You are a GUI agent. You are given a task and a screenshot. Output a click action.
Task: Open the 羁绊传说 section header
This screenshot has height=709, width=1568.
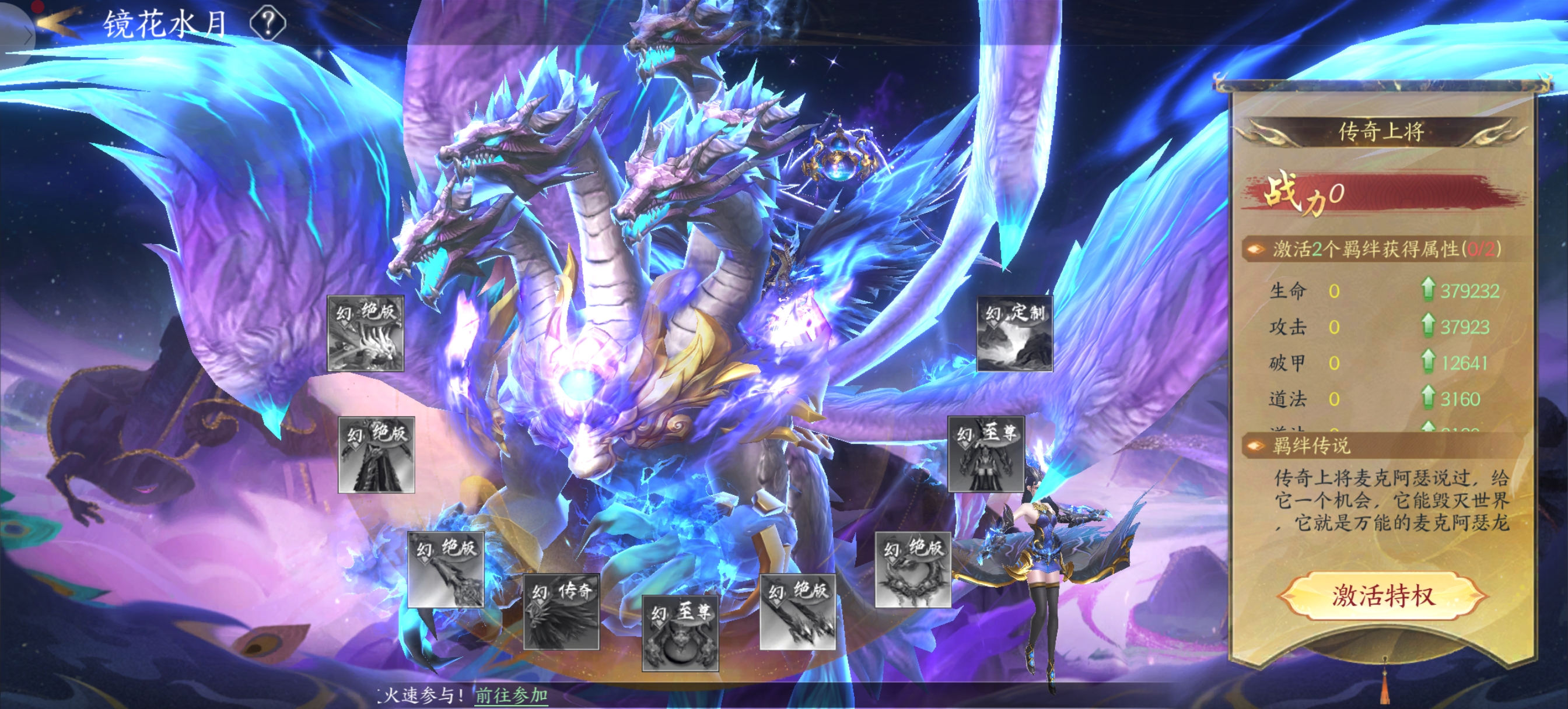1311,446
